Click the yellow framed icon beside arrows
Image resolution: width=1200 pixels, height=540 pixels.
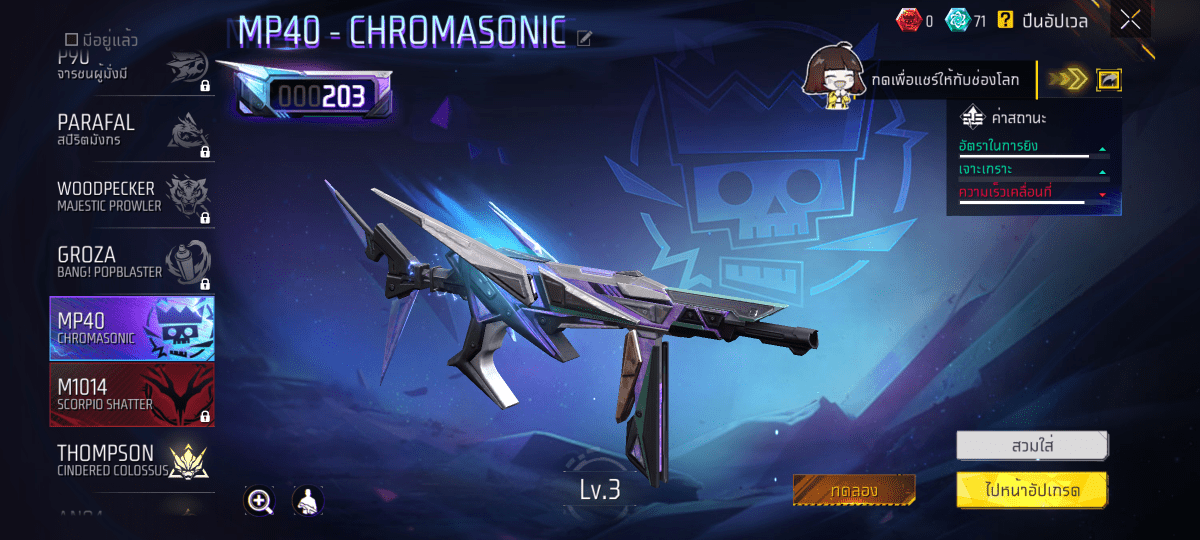[1108, 80]
